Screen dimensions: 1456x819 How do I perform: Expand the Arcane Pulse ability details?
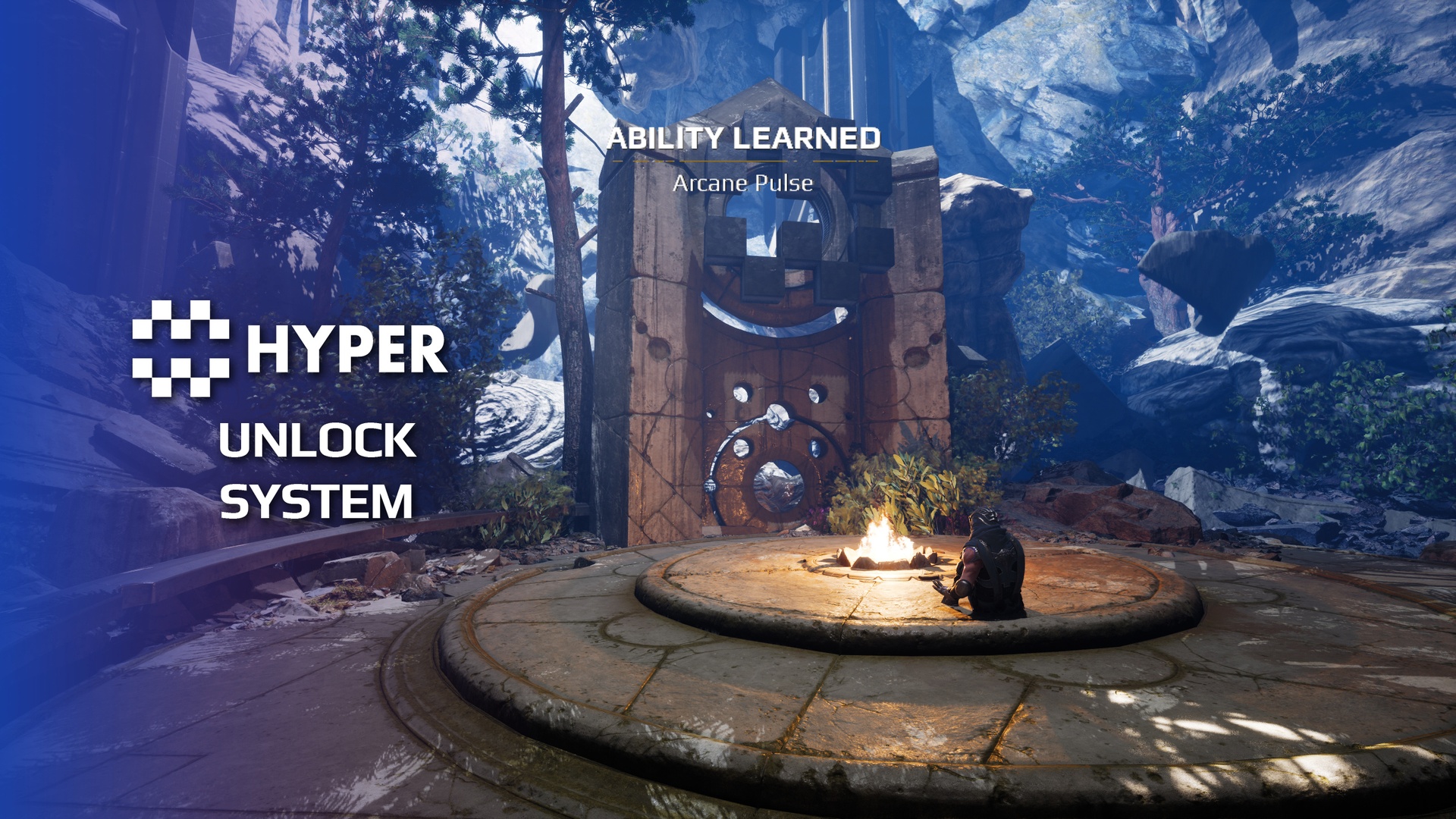(745, 183)
